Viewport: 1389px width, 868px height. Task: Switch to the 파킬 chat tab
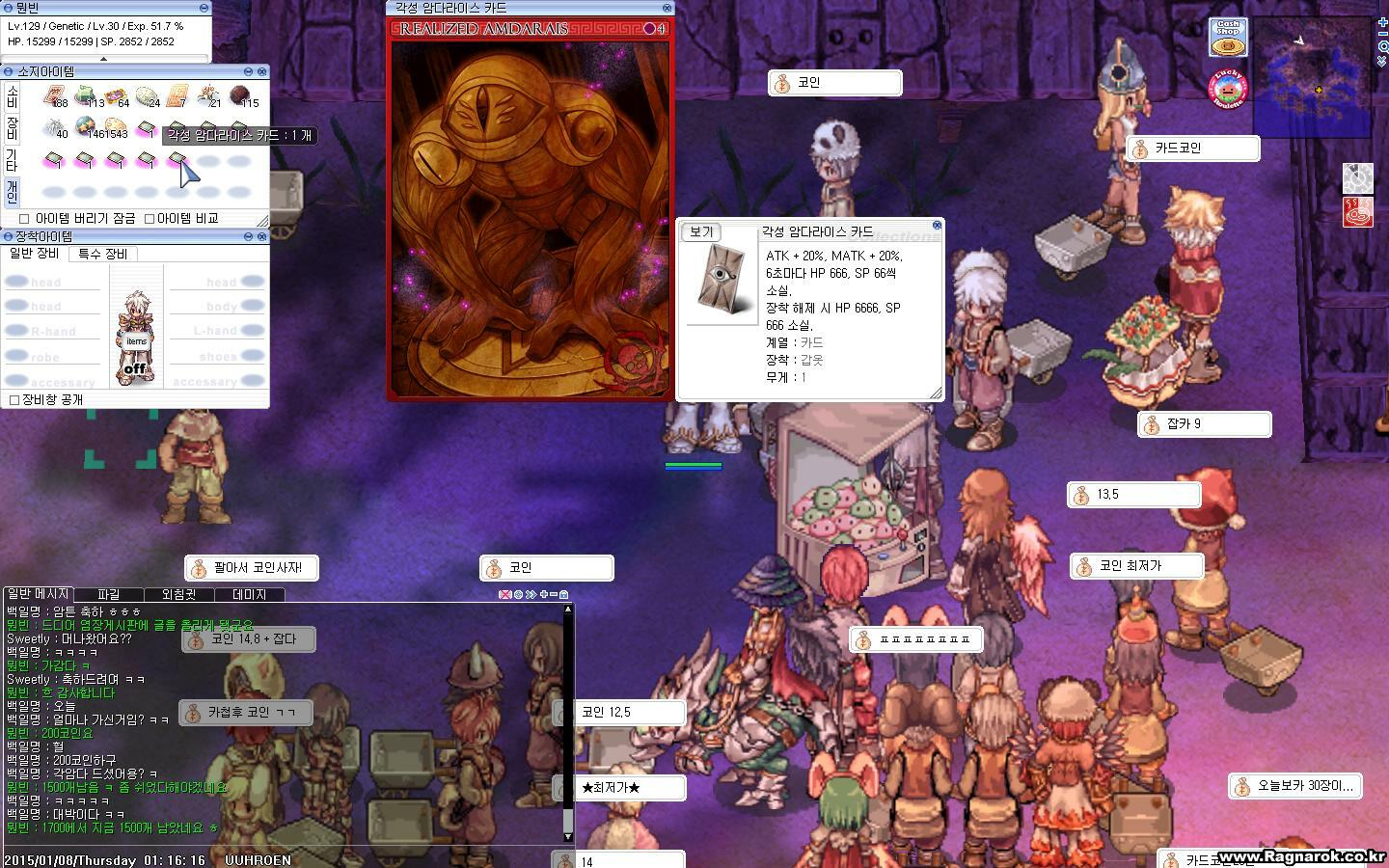coord(108,595)
